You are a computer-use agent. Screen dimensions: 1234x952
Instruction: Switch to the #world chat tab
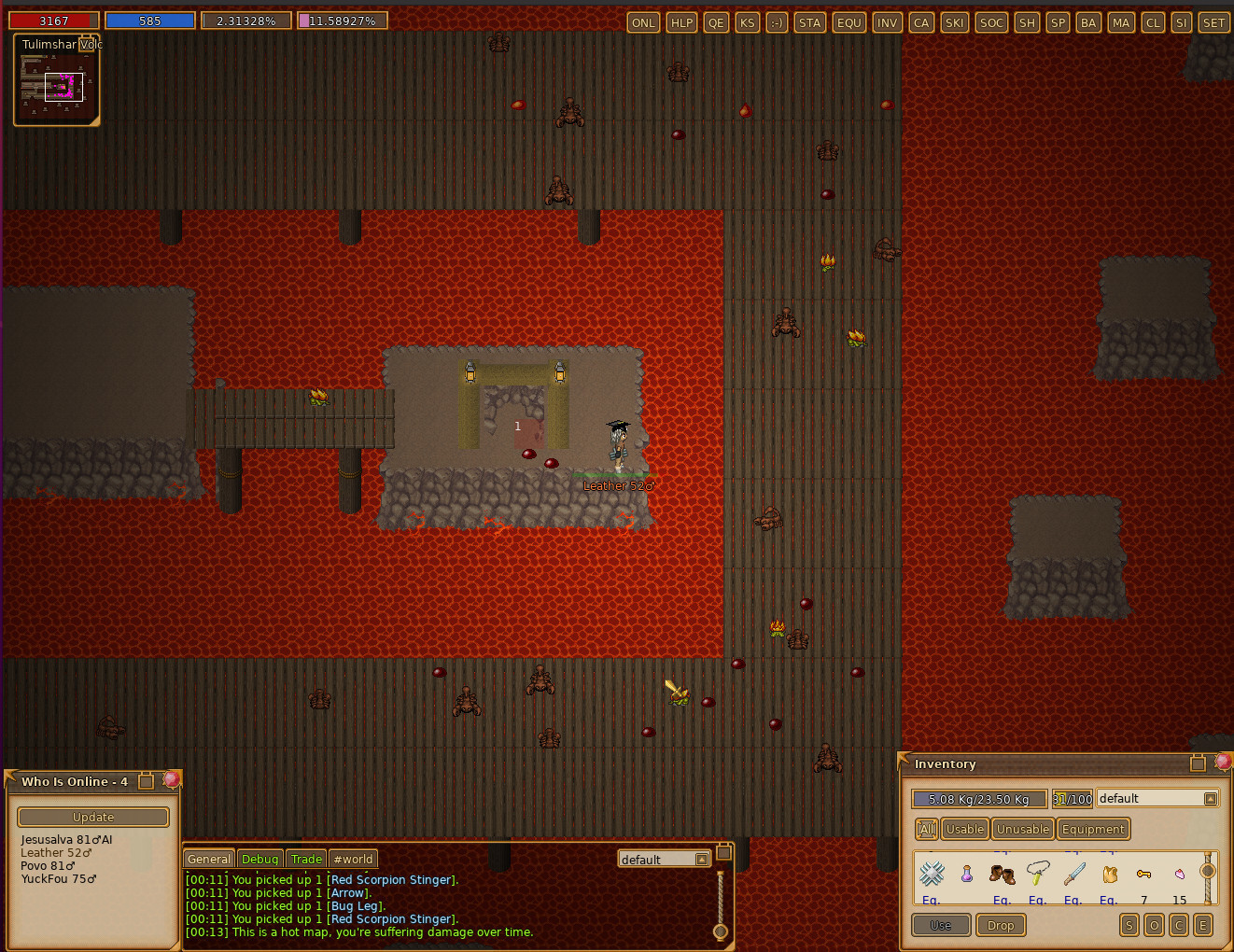353,859
